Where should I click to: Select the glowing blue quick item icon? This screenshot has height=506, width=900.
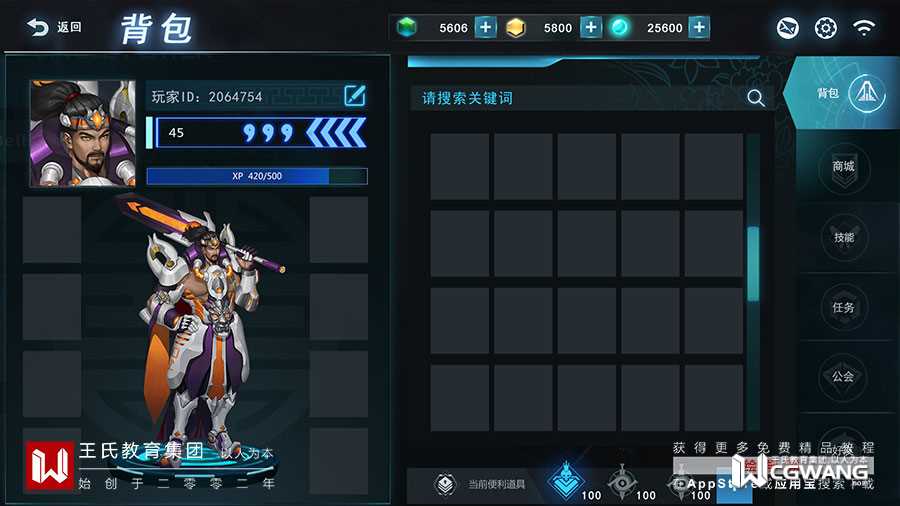[568, 480]
